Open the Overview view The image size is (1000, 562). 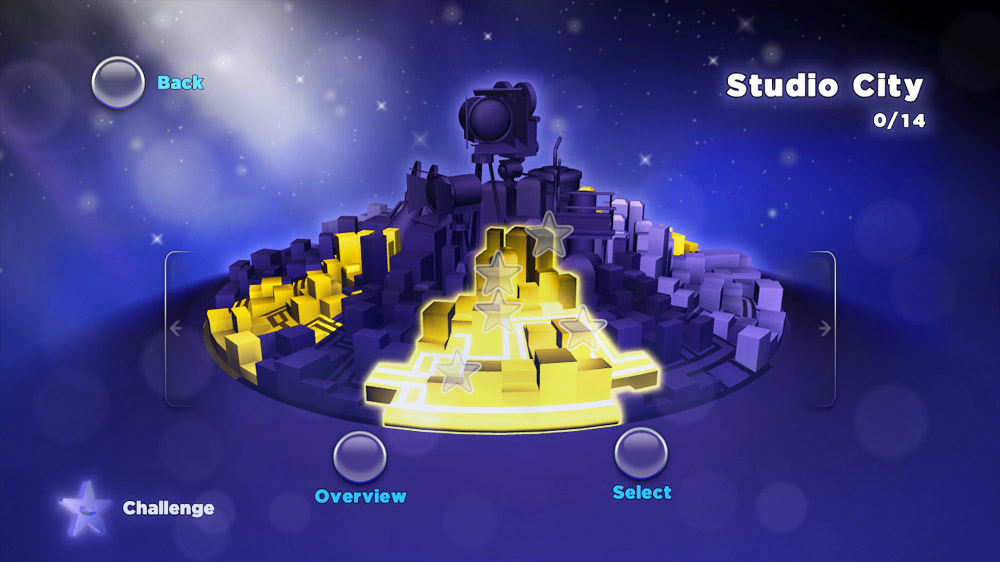point(360,457)
